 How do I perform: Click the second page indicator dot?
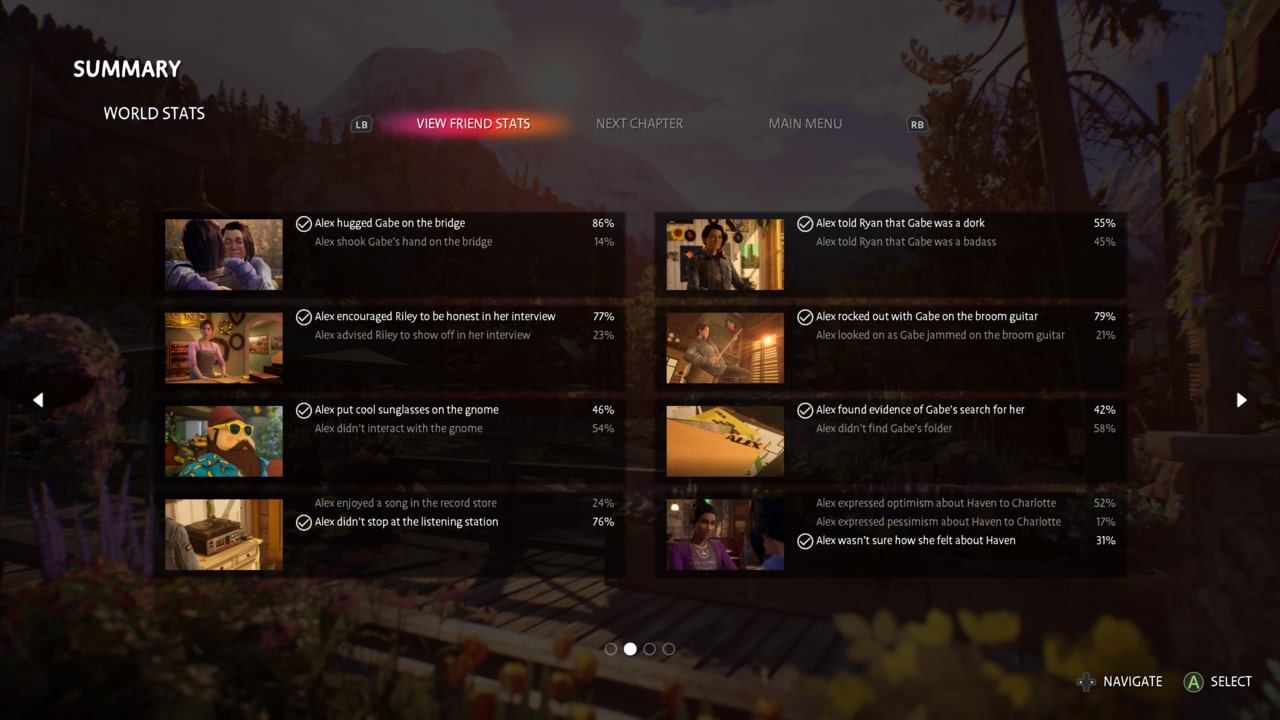(630, 649)
